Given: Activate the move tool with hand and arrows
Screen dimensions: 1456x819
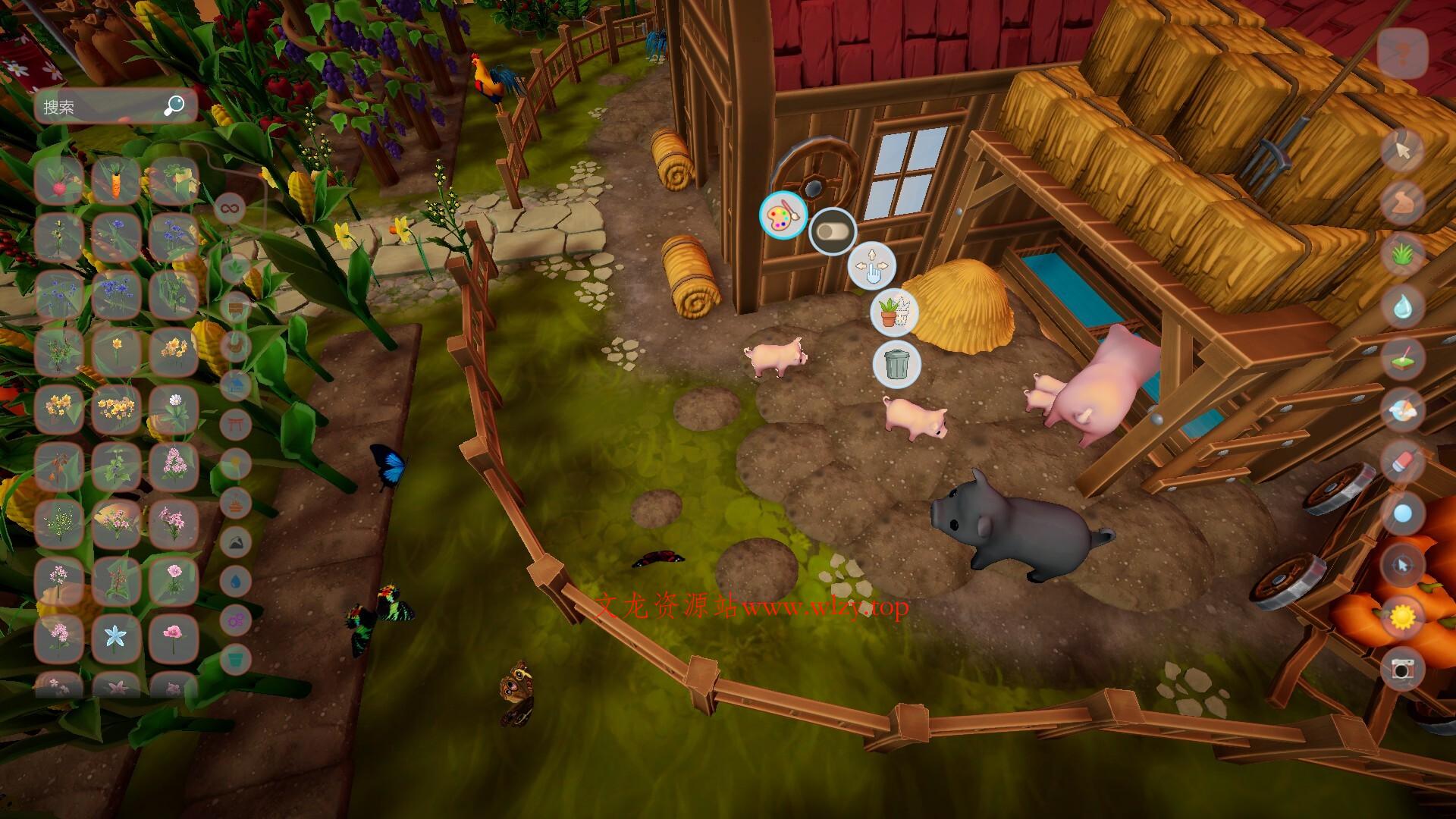Looking at the screenshot, I should (x=871, y=266).
